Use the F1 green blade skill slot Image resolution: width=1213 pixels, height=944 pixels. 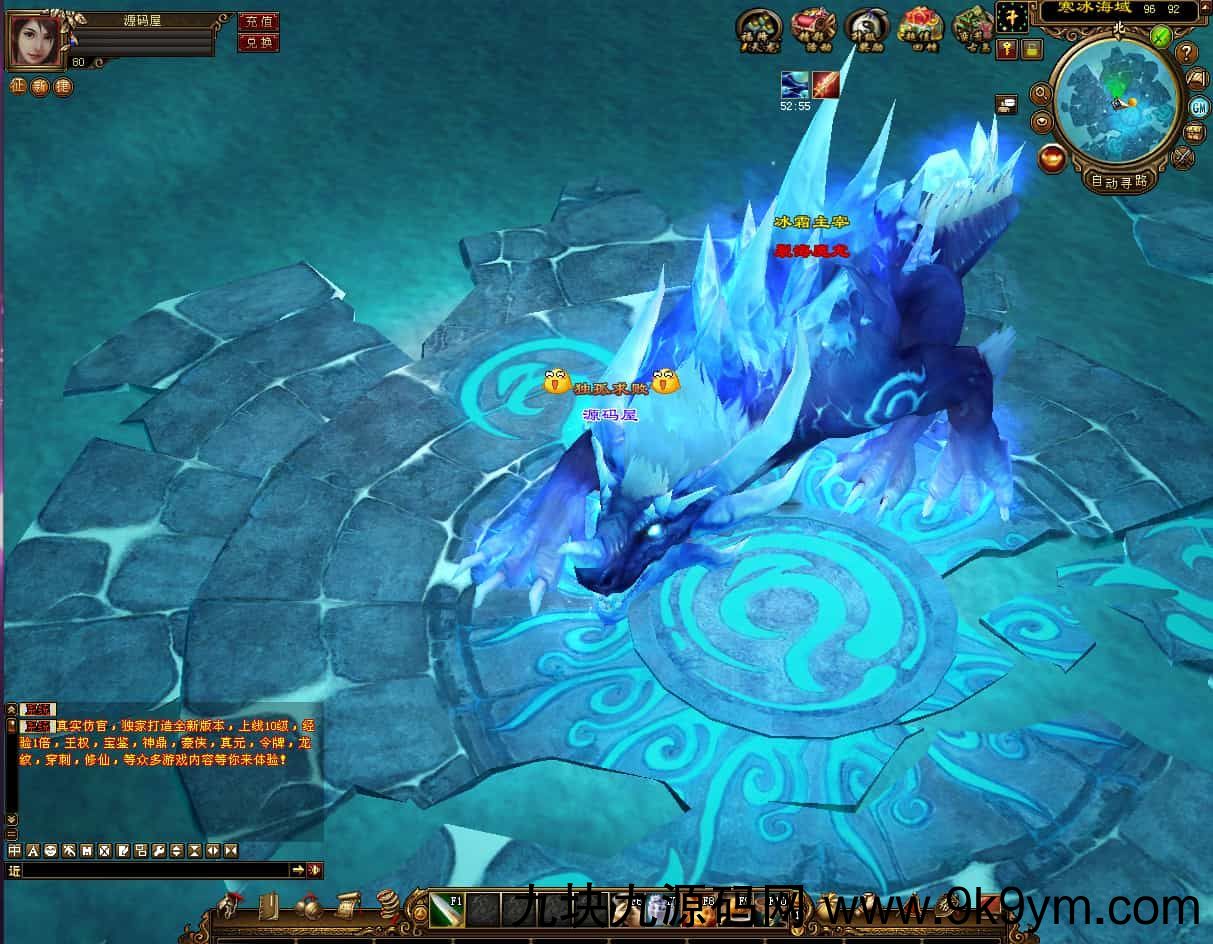[x=446, y=909]
